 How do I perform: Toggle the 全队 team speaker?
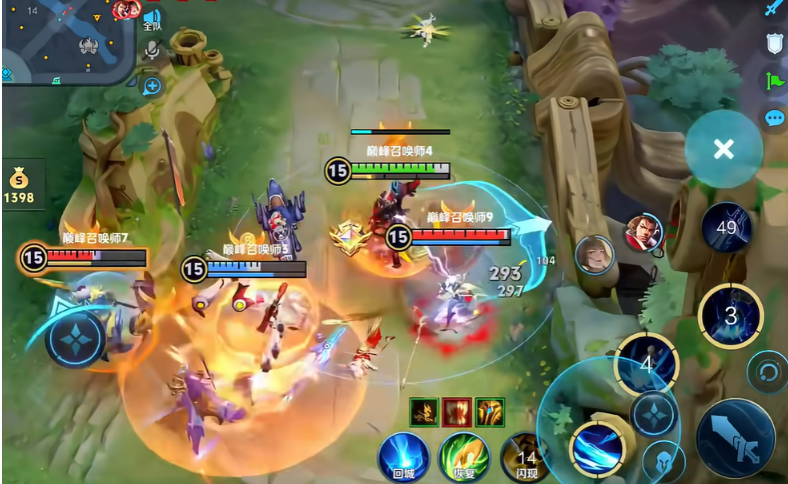152,19
